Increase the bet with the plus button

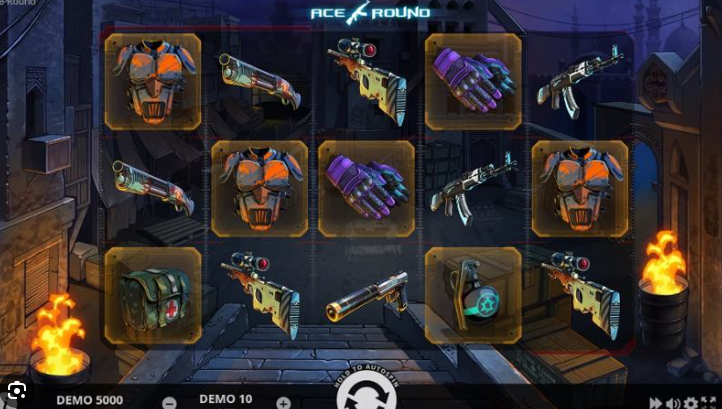[283, 402]
